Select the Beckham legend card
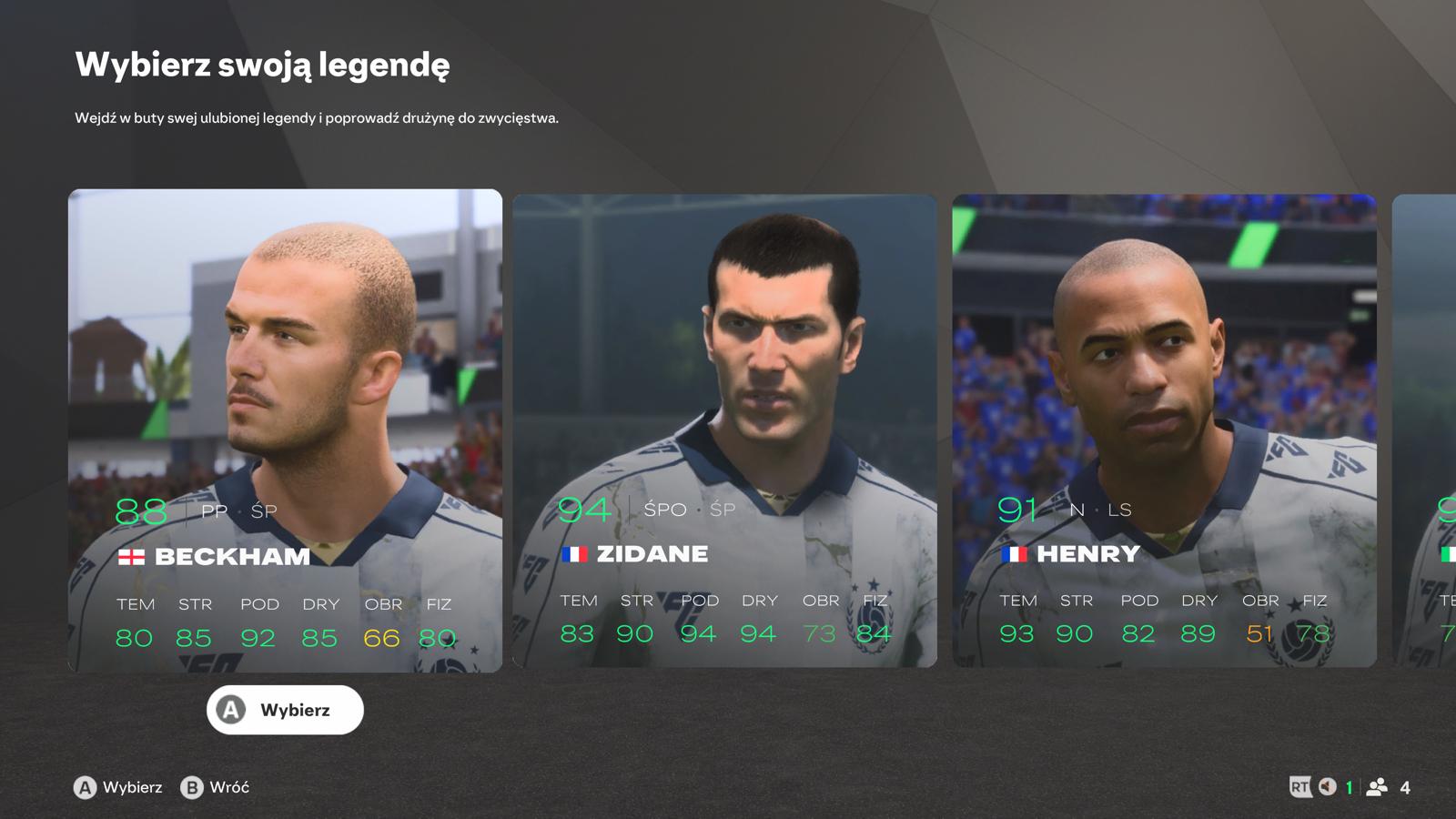Screen dimensions: 1456x819 pyautogui.click(x=285, y=430)
